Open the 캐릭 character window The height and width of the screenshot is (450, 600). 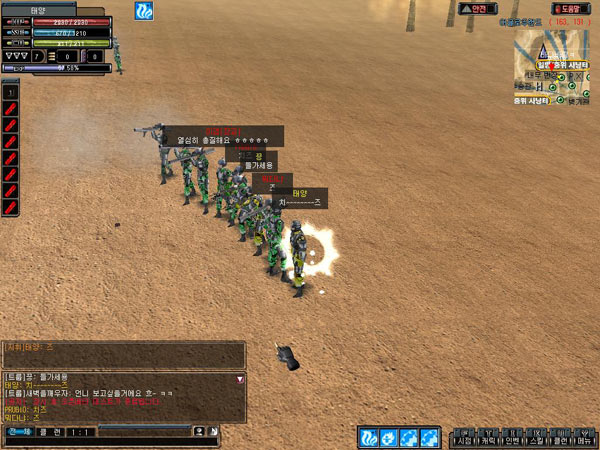(x=489, y=440)
